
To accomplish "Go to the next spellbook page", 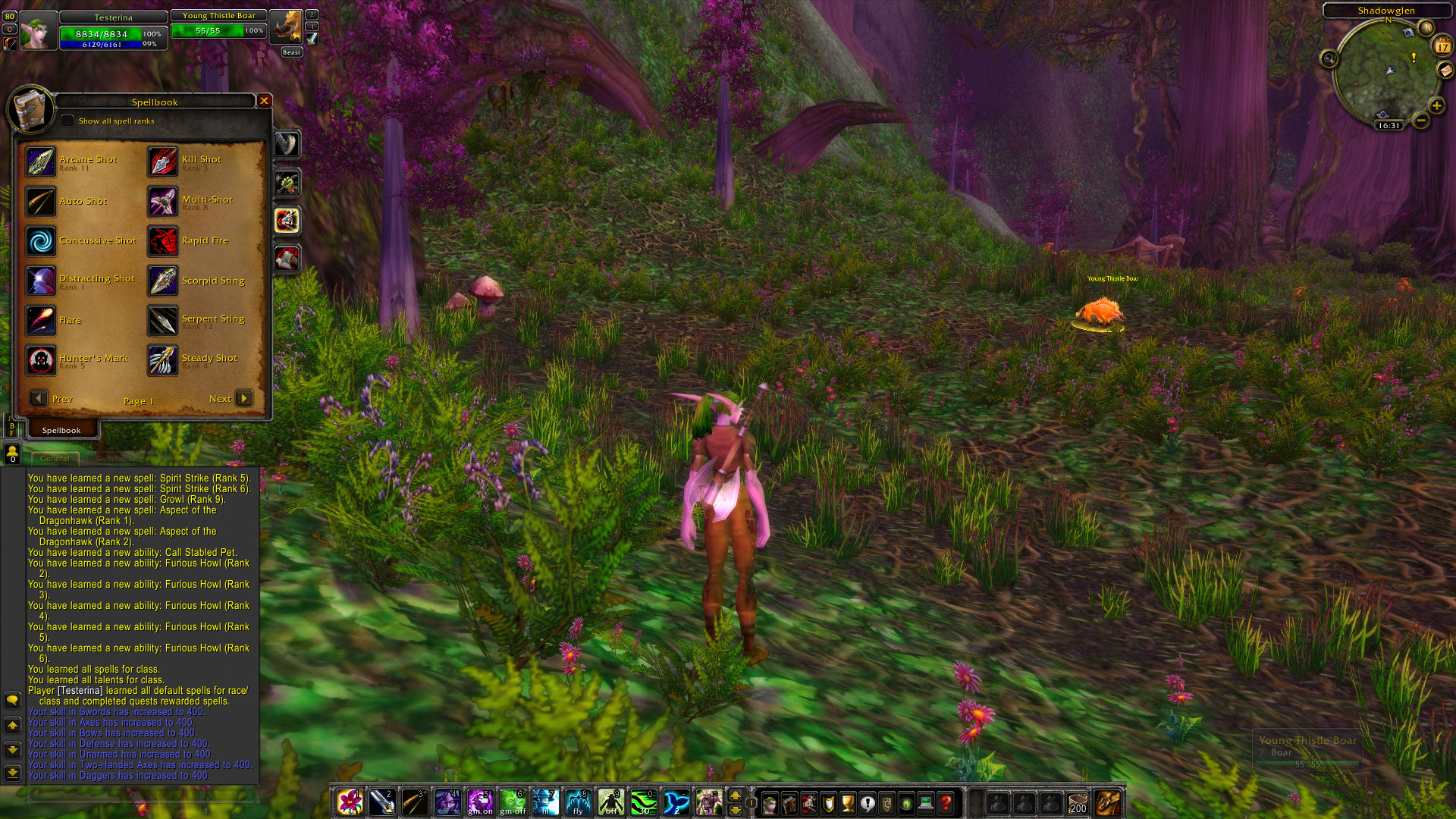I will (244, 399).
